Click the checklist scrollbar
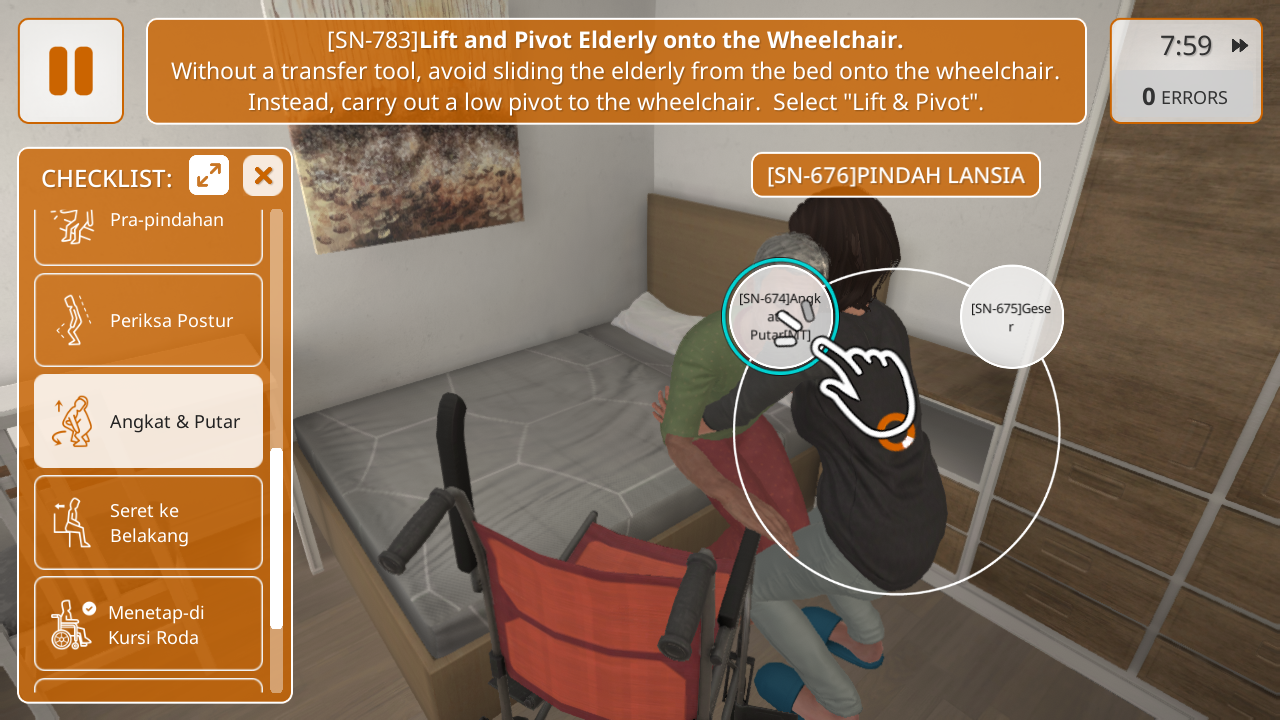 pyautogui.click(x=277, y=538)
